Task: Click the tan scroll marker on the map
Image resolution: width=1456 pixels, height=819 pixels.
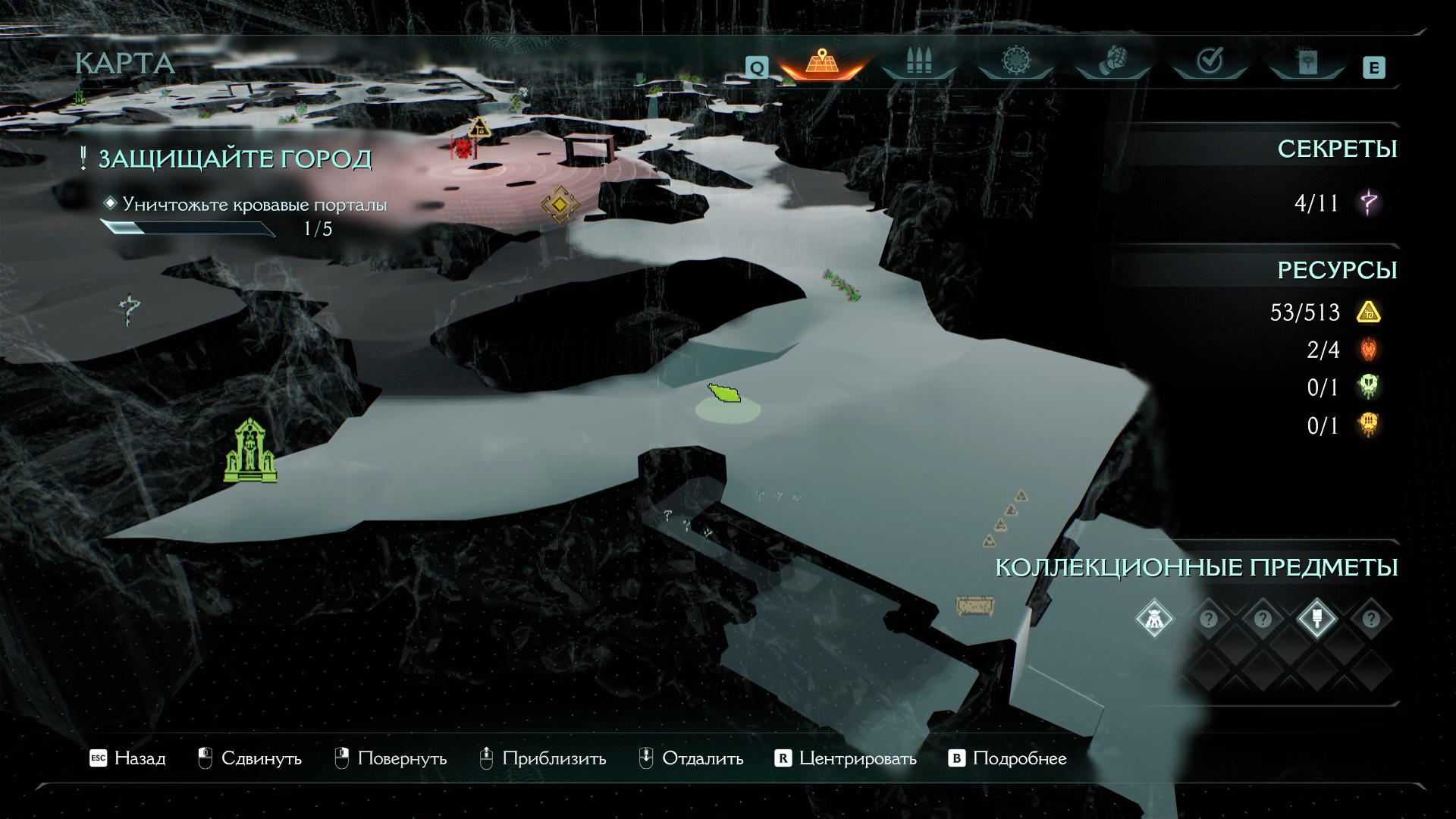Action: coord(974,606)
